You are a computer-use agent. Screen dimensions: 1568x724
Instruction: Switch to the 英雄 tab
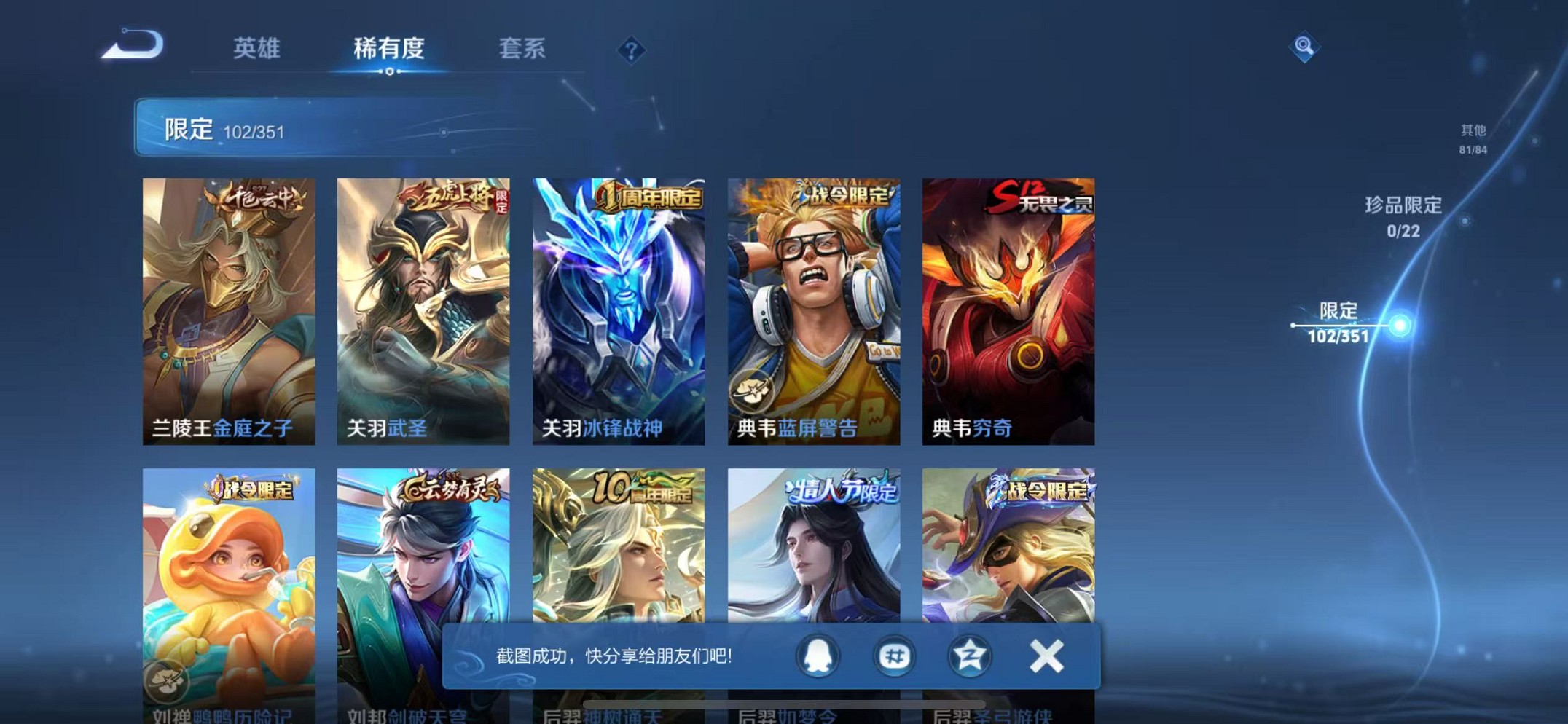coord(257,48)
